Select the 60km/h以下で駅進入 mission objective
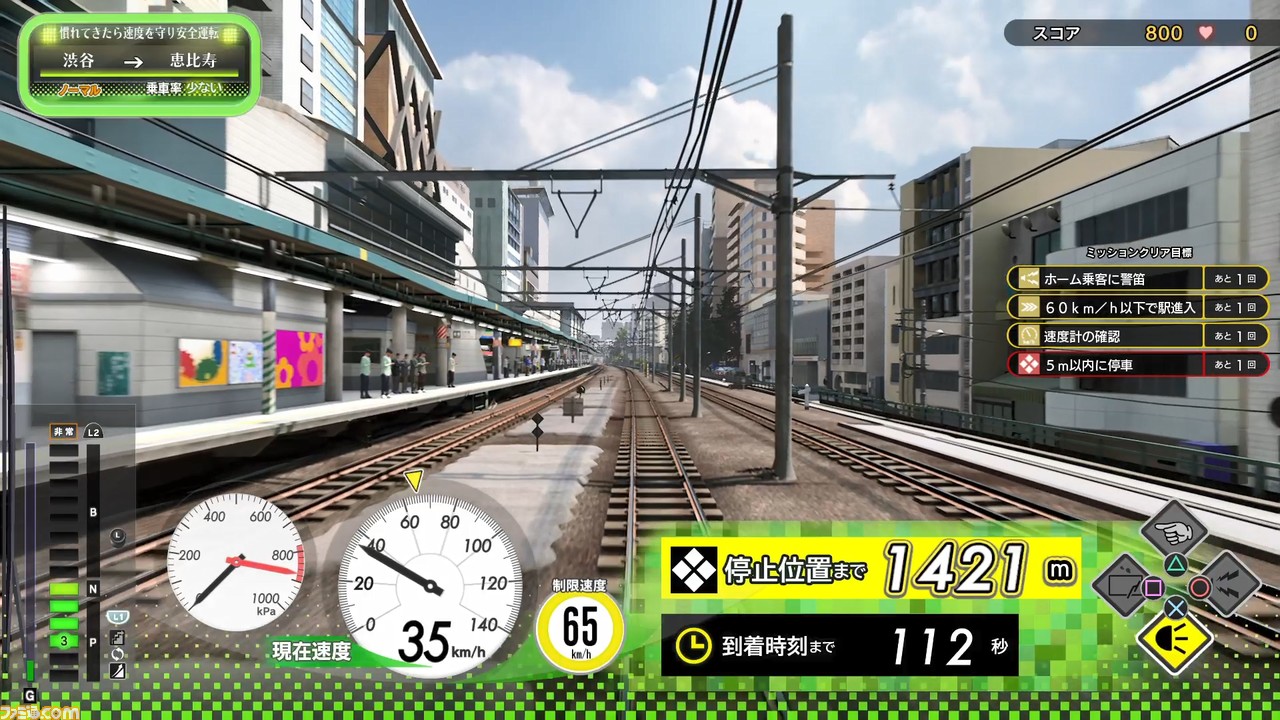 (x=1137, y=307)
